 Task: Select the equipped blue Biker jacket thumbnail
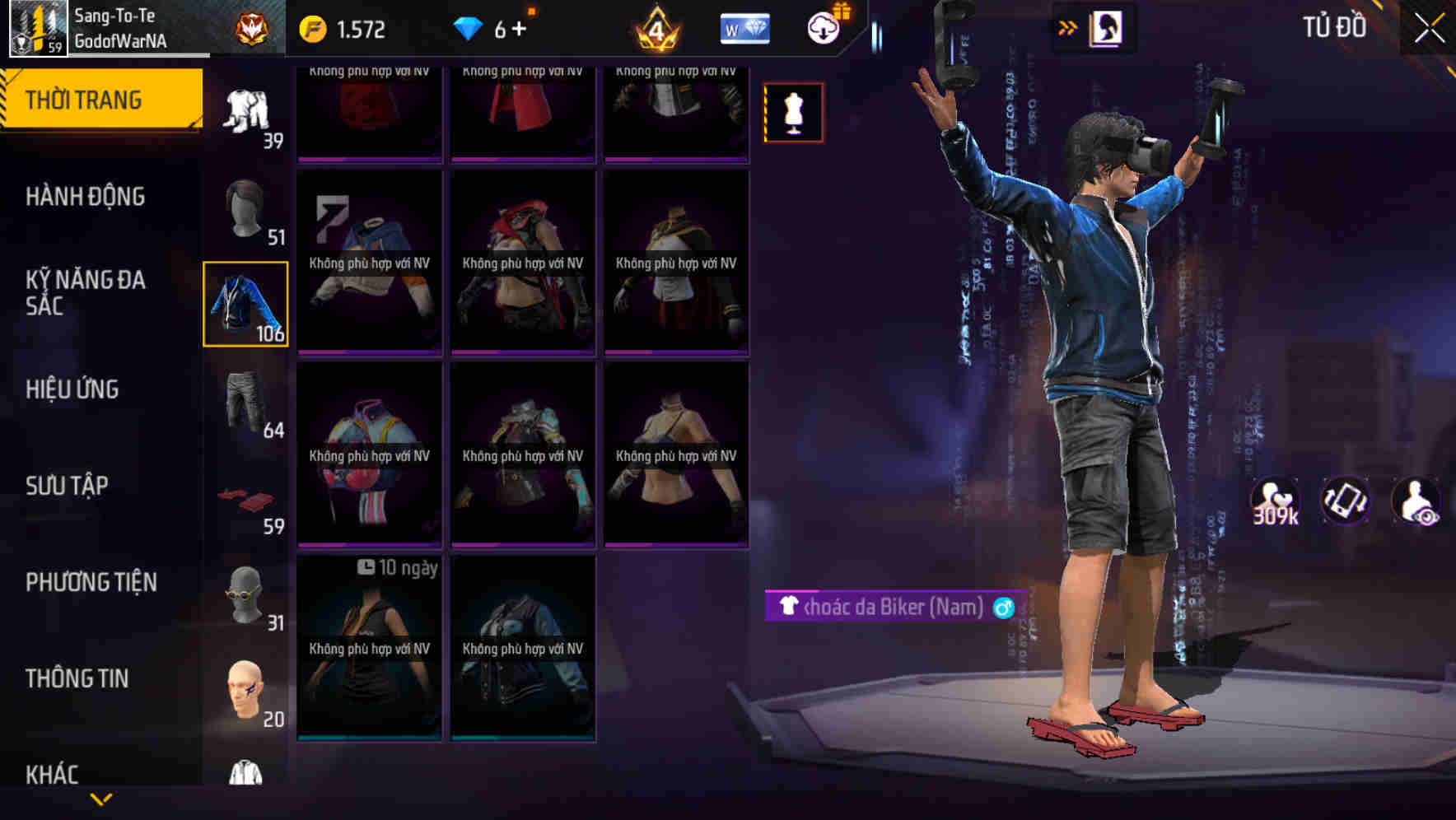(x=245, y=303)
